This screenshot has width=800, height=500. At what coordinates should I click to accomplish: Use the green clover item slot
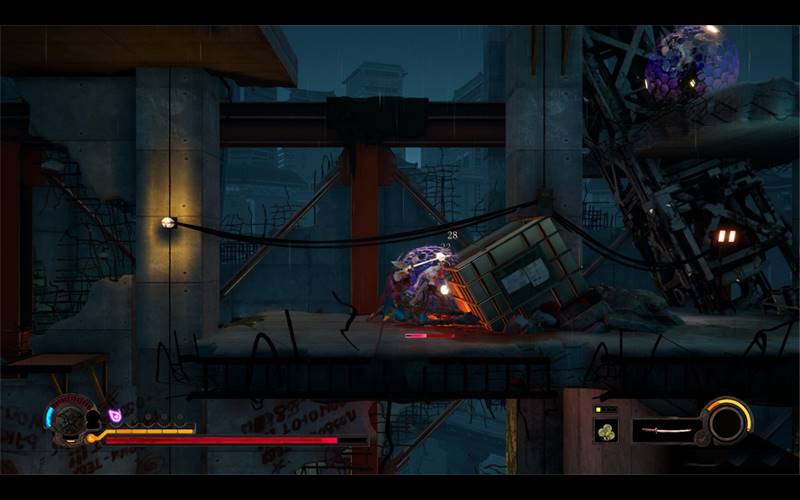pyautogui.click(x=606, y=430)
